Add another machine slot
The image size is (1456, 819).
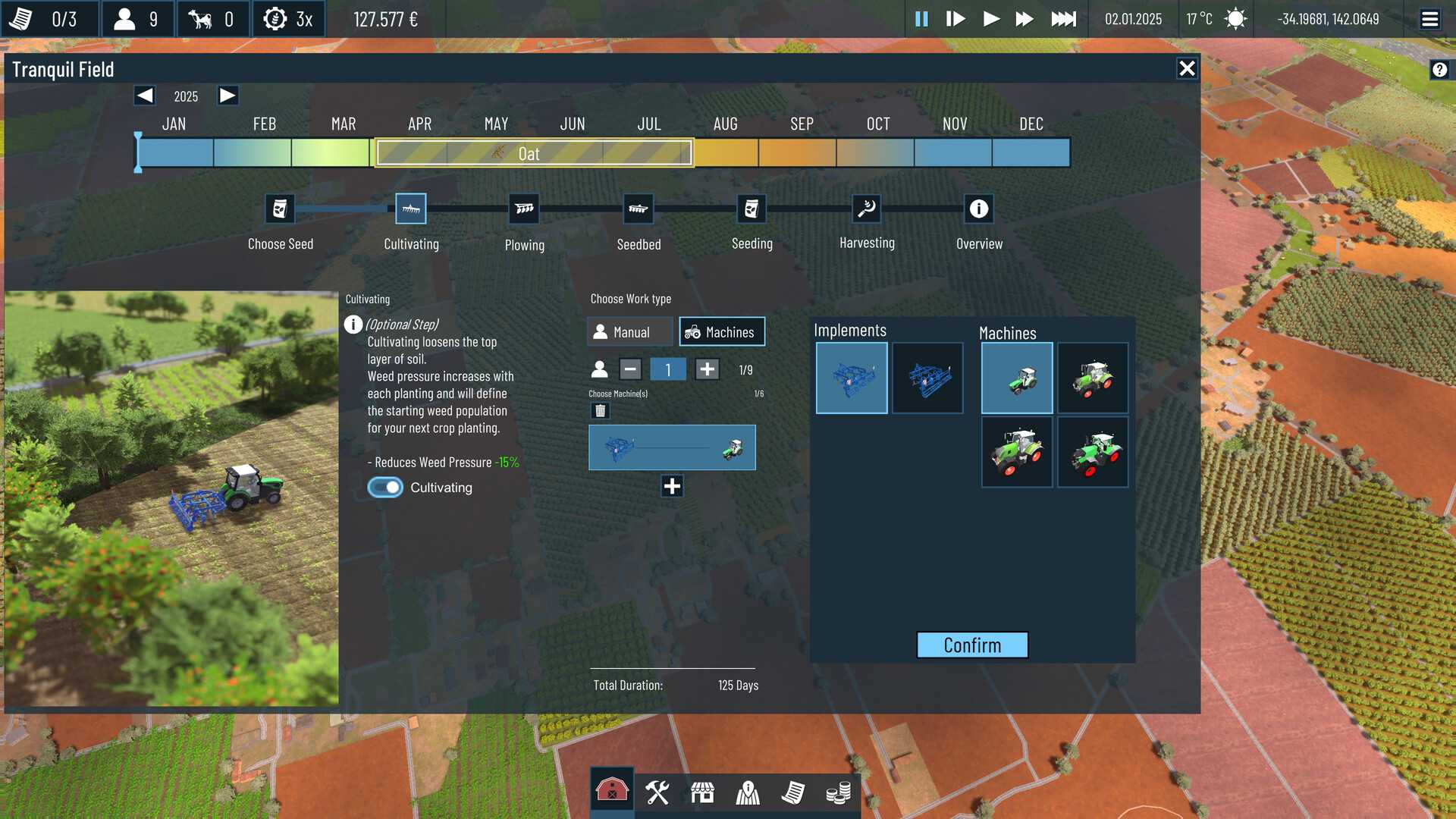coord(672,486)
